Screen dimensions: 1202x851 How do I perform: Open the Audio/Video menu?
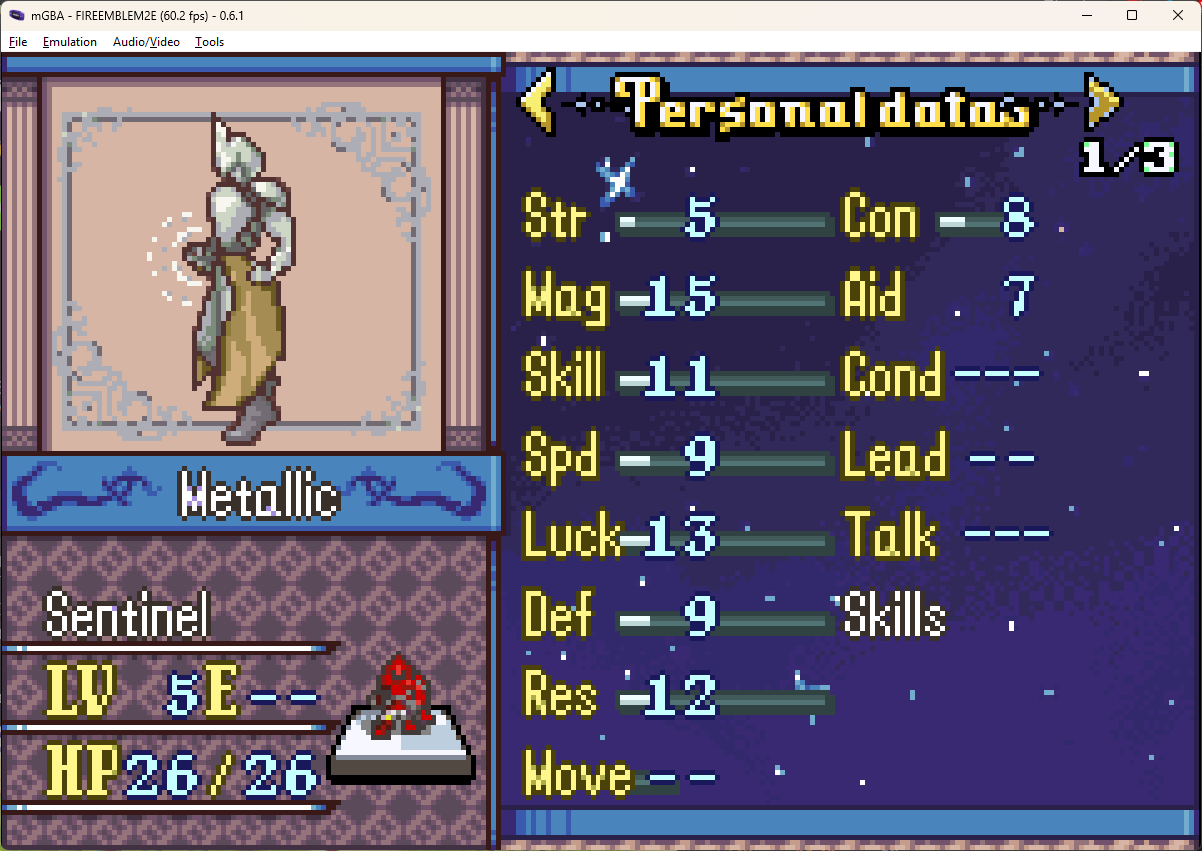tap(146, 42)
